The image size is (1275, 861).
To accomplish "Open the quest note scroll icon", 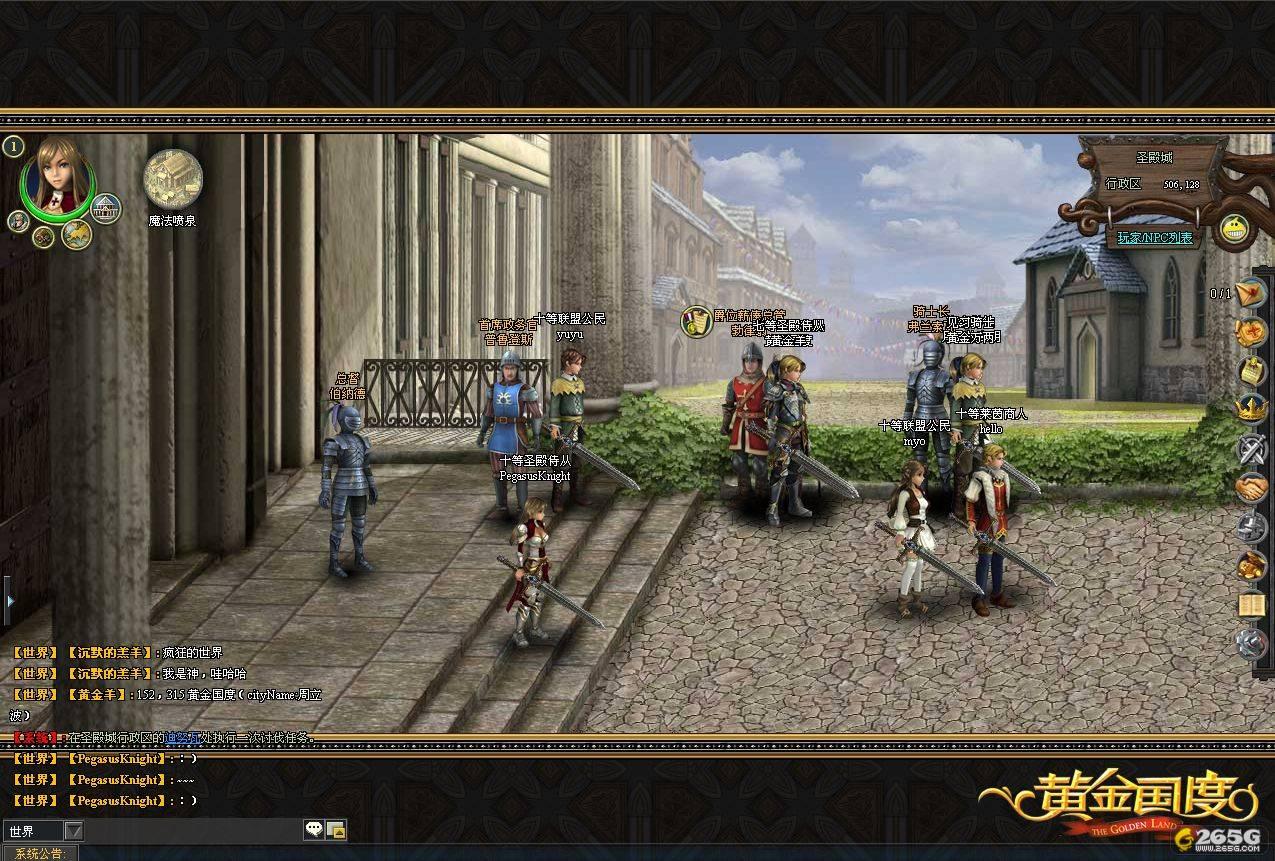I will [x=1251, y=371].
